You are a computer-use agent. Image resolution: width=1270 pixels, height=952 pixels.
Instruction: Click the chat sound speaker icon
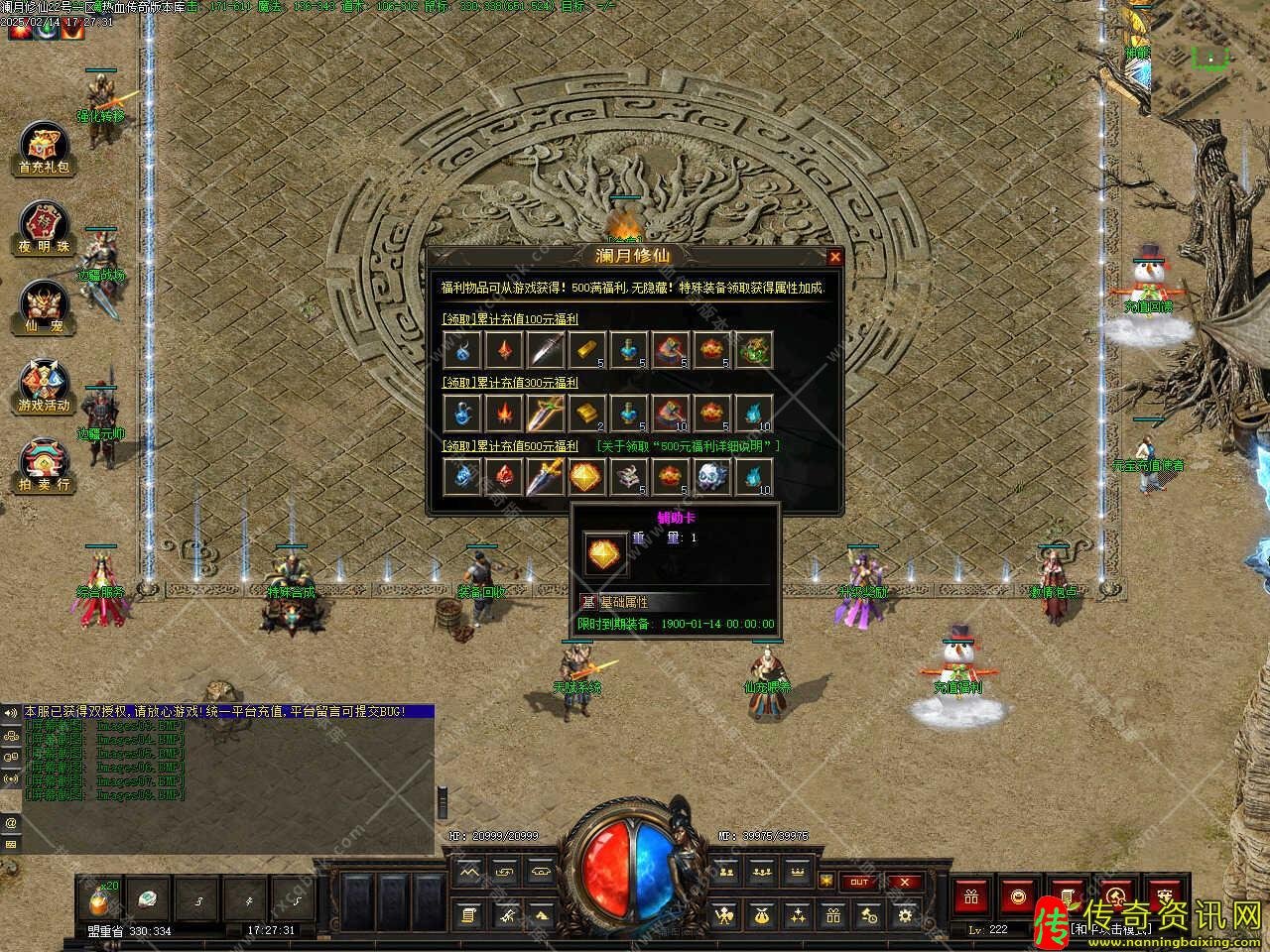click(11, 713)
